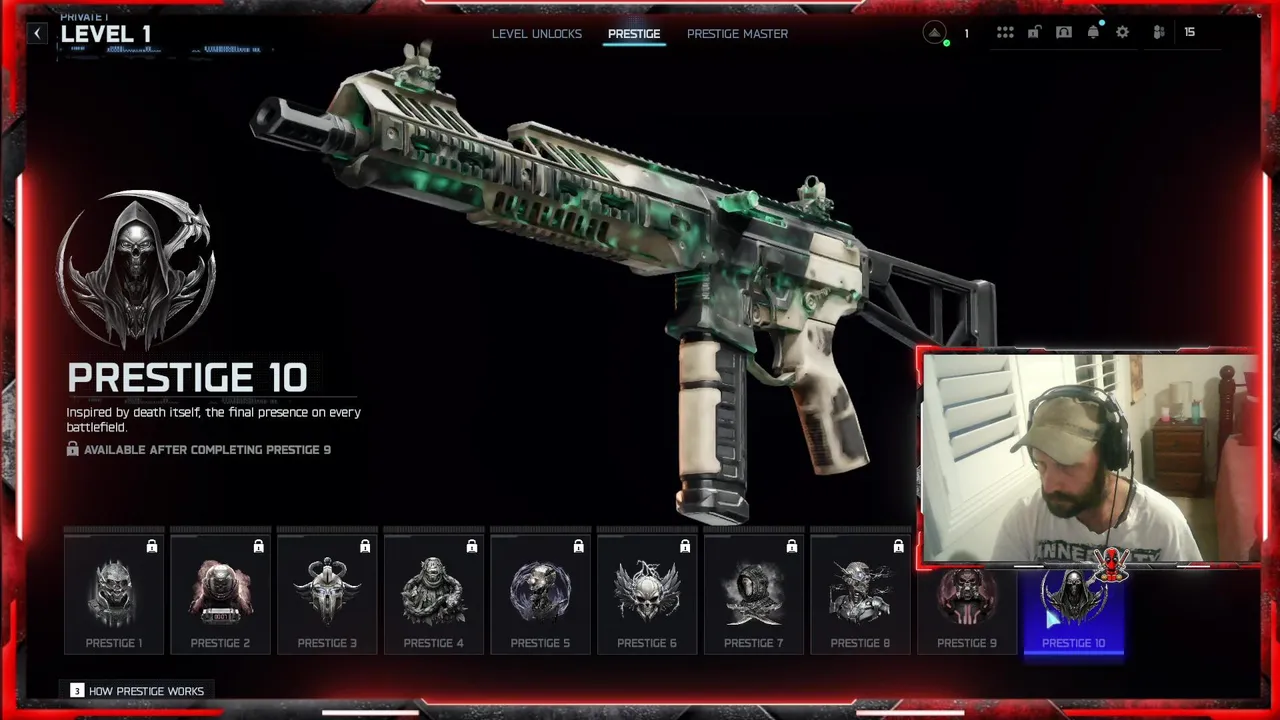1280x720 pixels.
Task: Go back using the arrow button
Action: click(37, 33)
